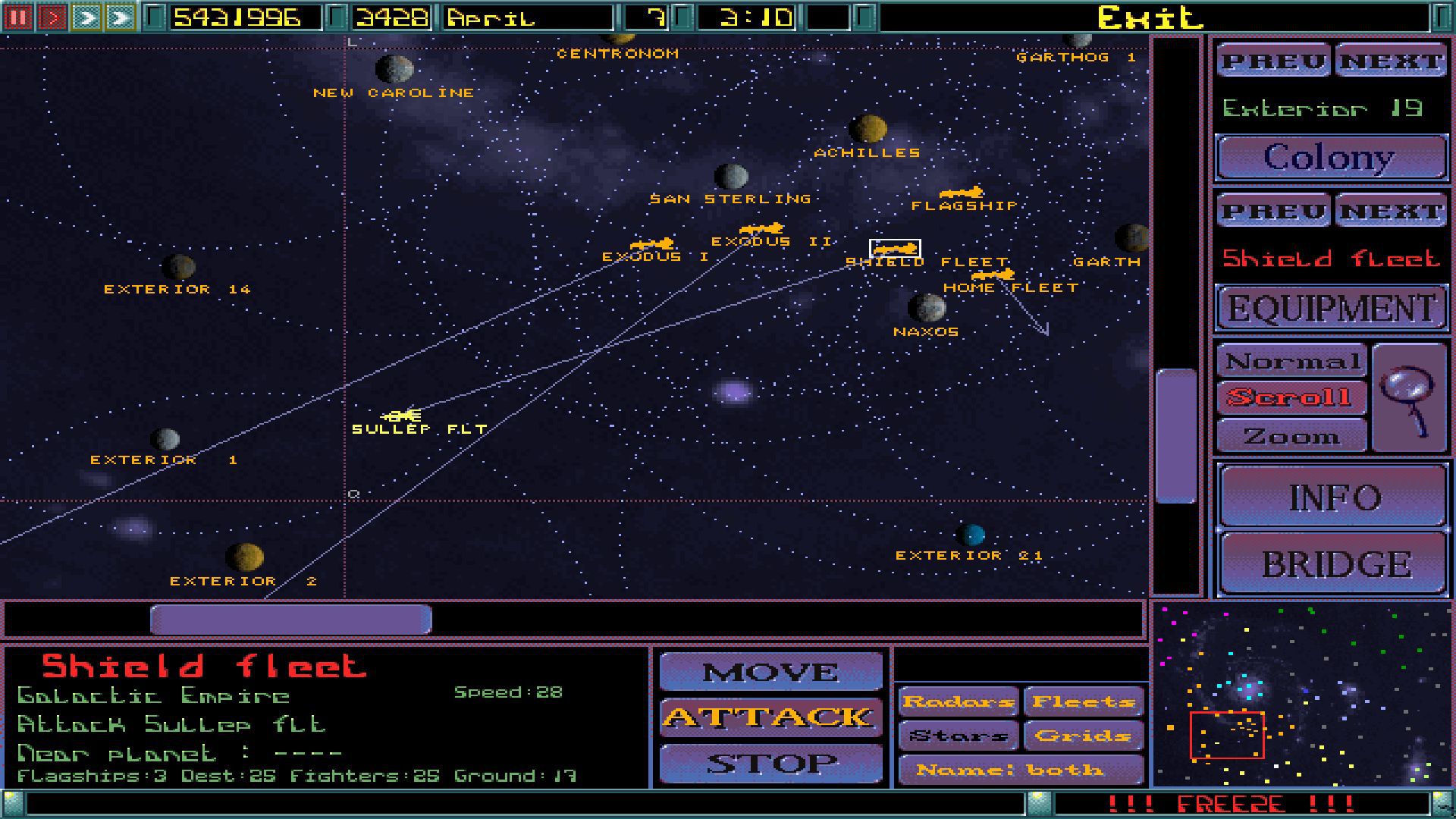Select the Shield Fleet ship icon on map
This screenshot has height=819, width=1456.
[x=895, y=247]
